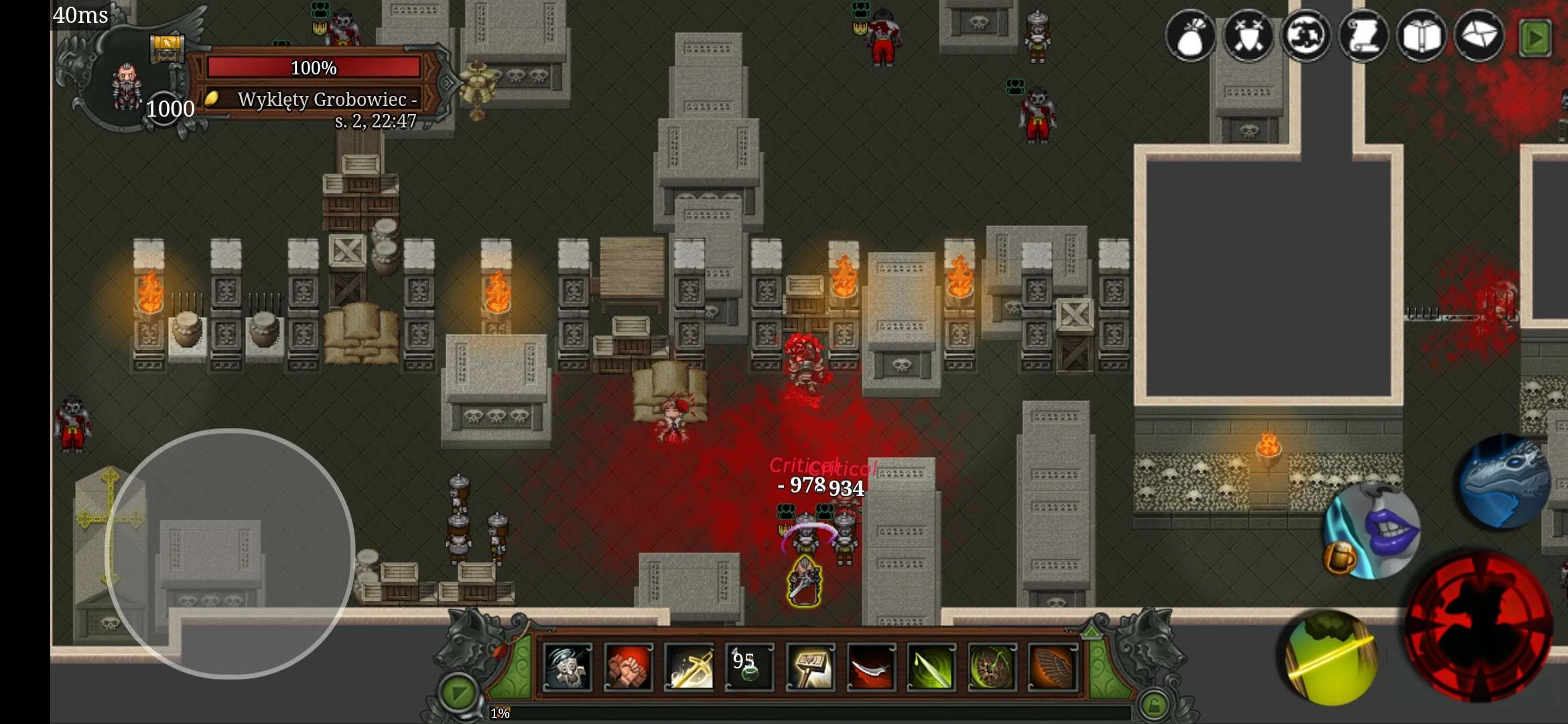Image resolution: width=1568 pixels, height=724 pixels.
Task: Activate the bleeding scythe skill icon
Action: 870,667
